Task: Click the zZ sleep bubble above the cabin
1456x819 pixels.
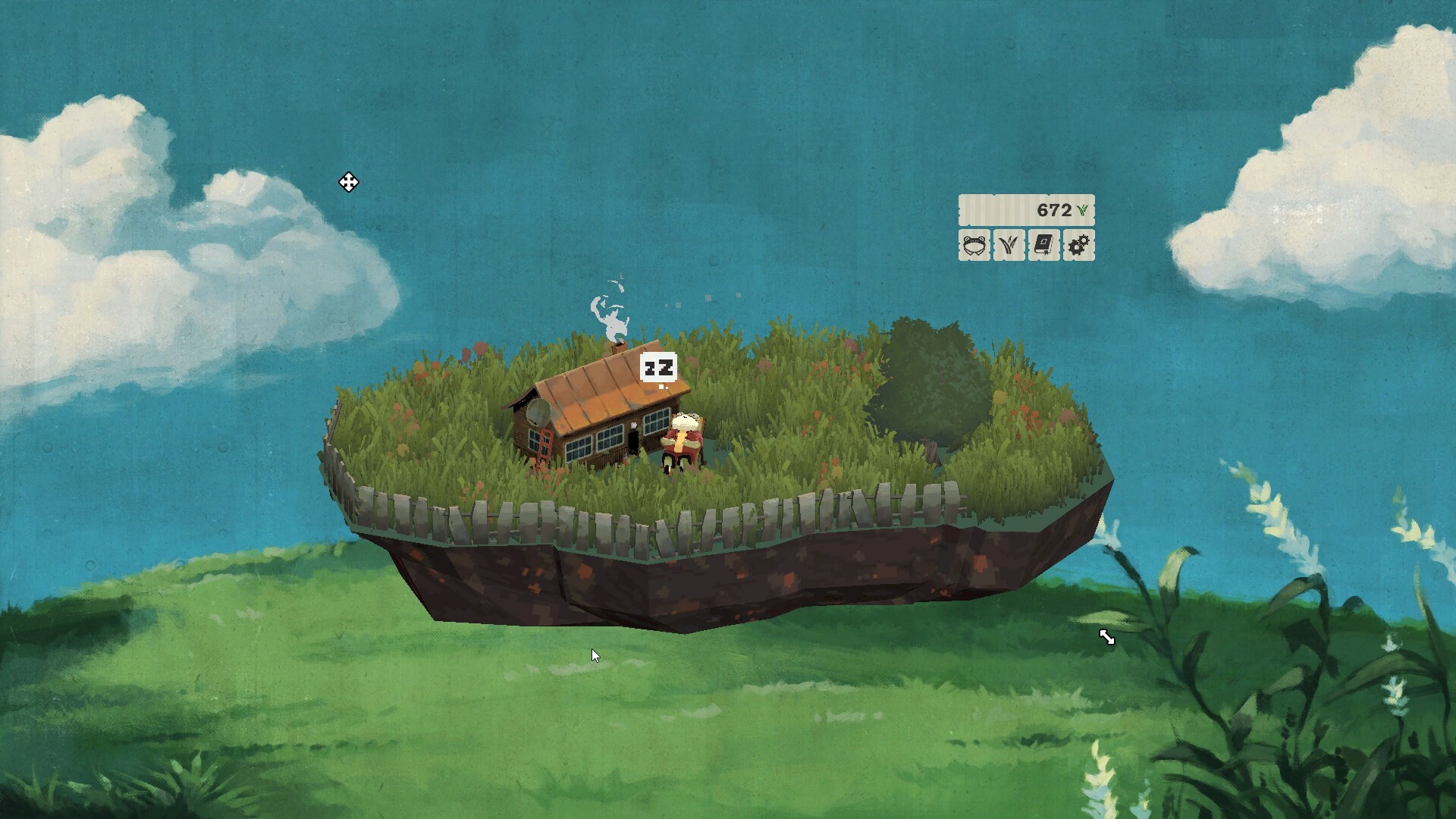Action: pyautogui.click(x=658, y=368)
